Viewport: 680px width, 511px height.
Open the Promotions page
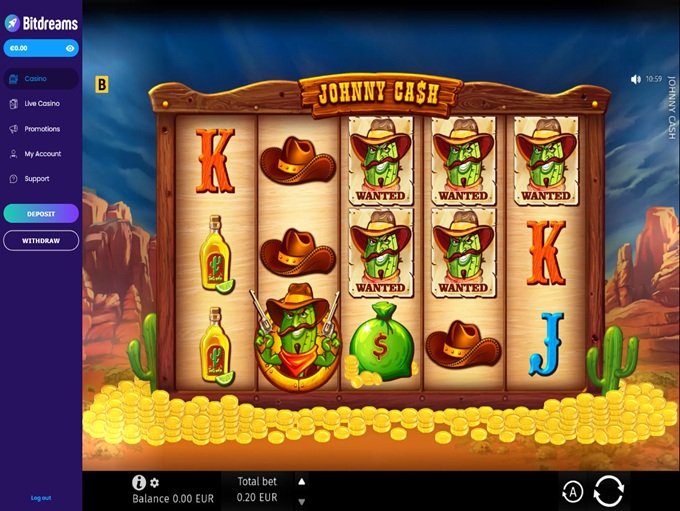tap(41, 129)
